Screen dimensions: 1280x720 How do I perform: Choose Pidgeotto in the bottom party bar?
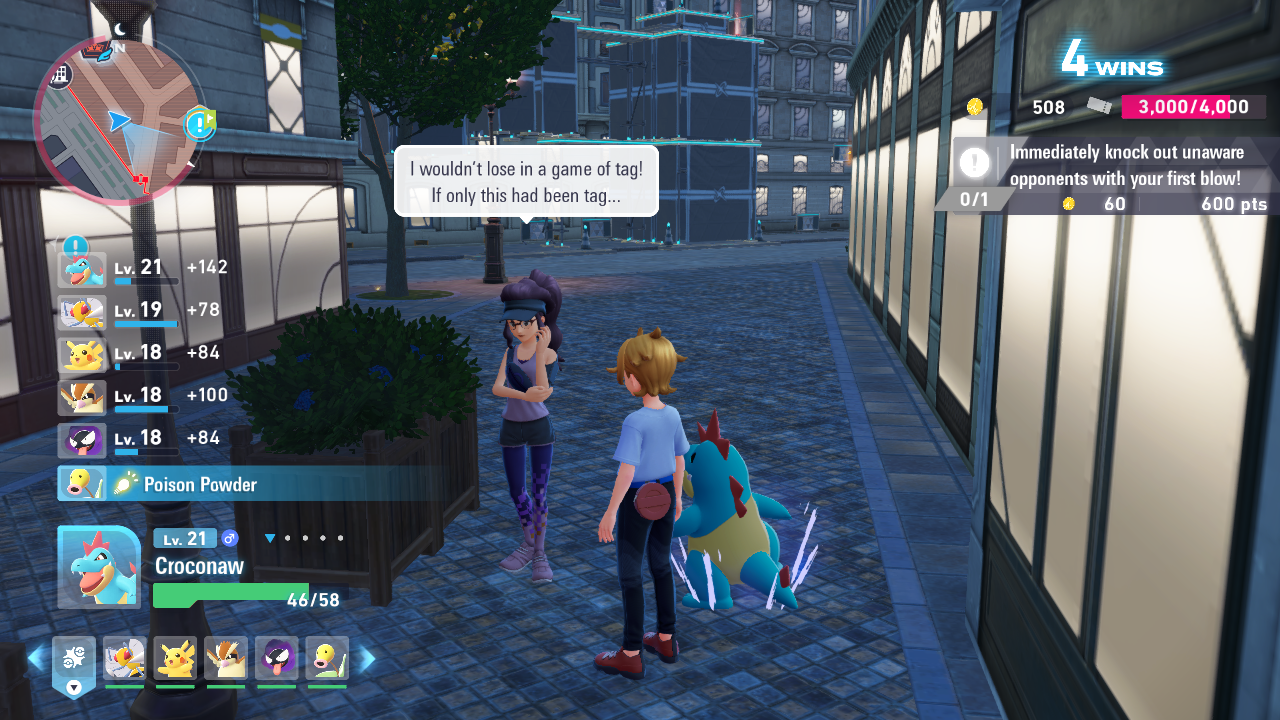pyautogui.click(x=226, y=658)
